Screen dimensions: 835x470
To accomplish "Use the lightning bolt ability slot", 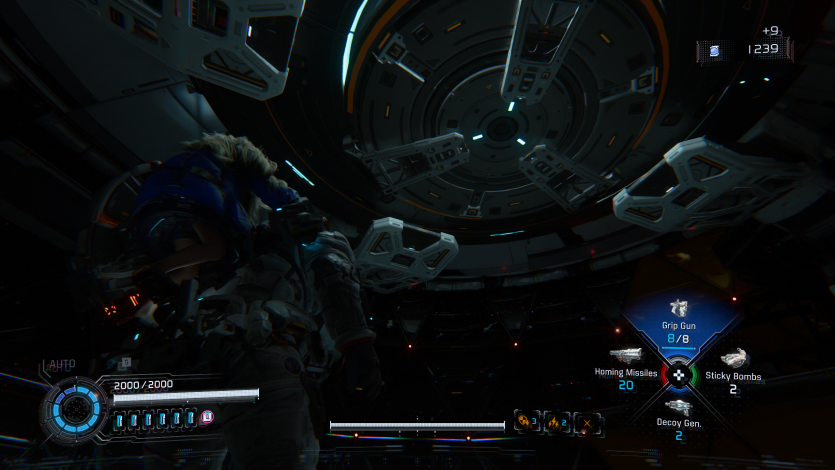I will tap(556, 423).
